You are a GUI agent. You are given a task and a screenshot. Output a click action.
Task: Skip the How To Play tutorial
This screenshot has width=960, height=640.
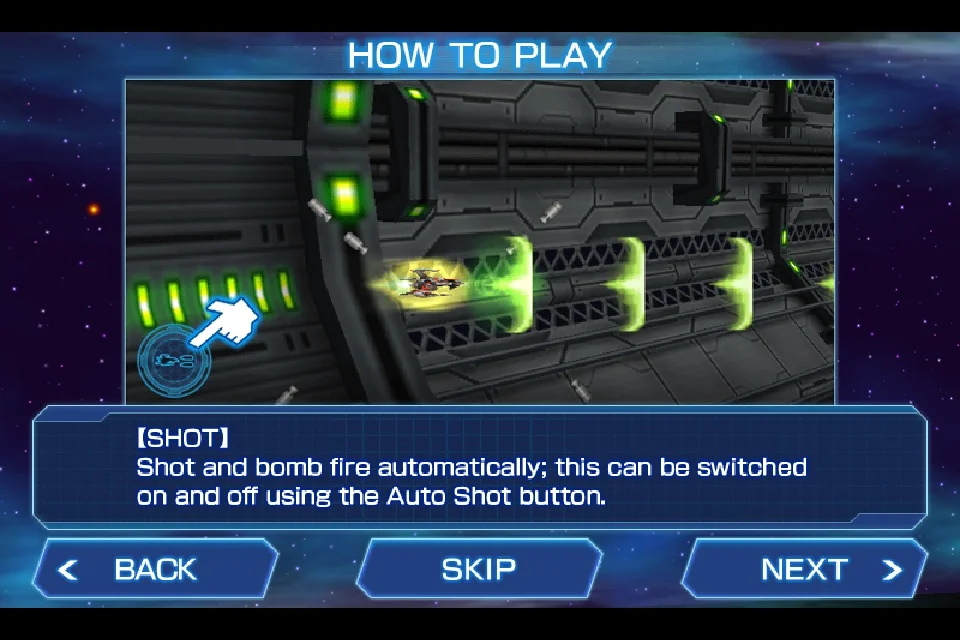tap(479, 569)
